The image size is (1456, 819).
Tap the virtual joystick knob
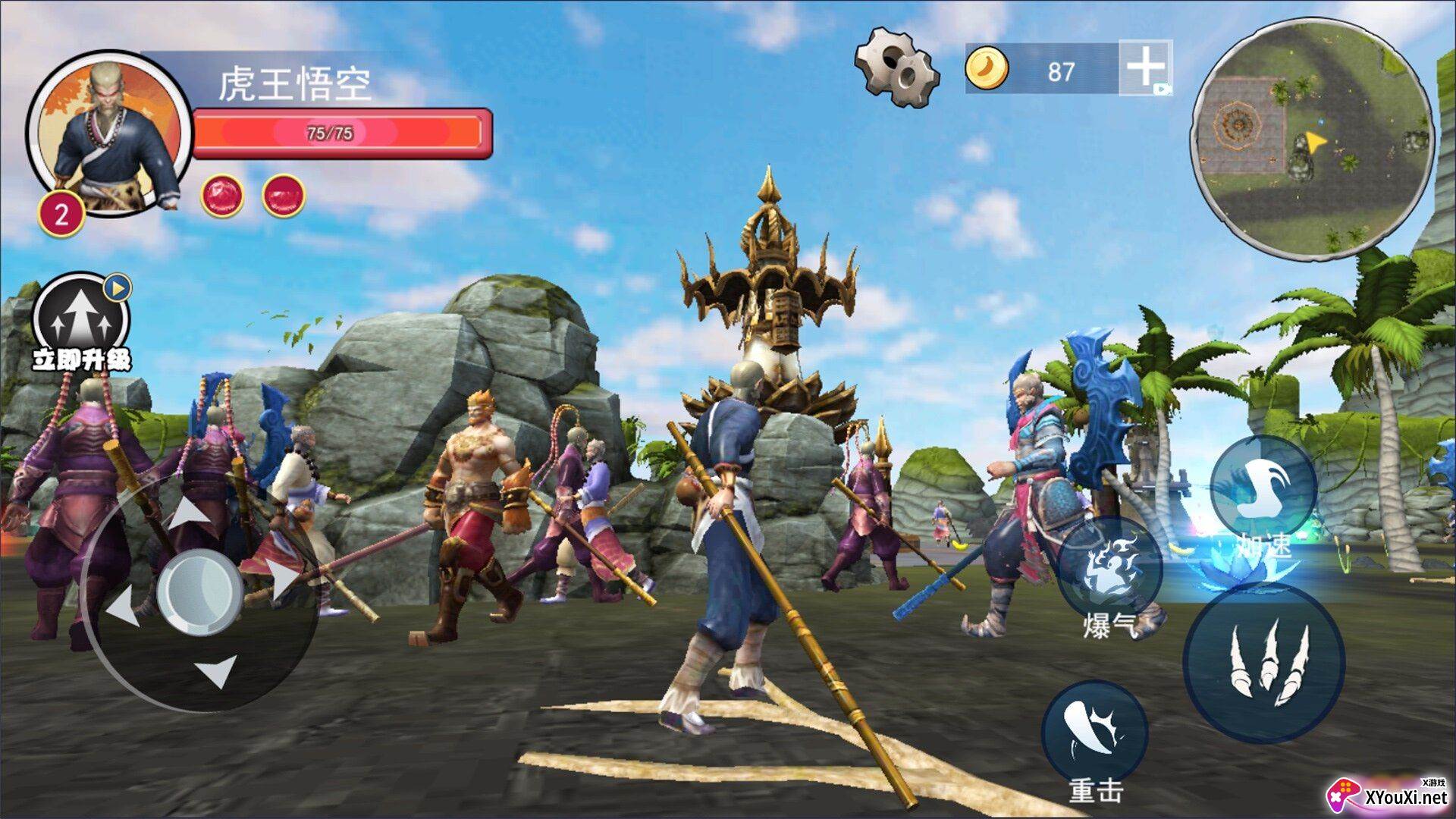tap(199, 591)
